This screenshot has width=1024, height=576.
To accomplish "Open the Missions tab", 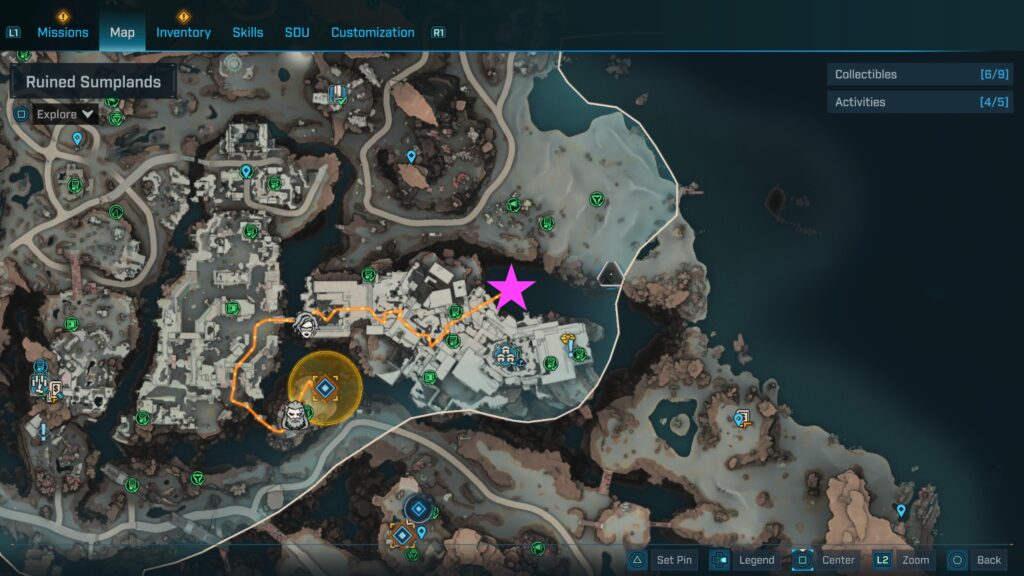I will tap(63, 32).
